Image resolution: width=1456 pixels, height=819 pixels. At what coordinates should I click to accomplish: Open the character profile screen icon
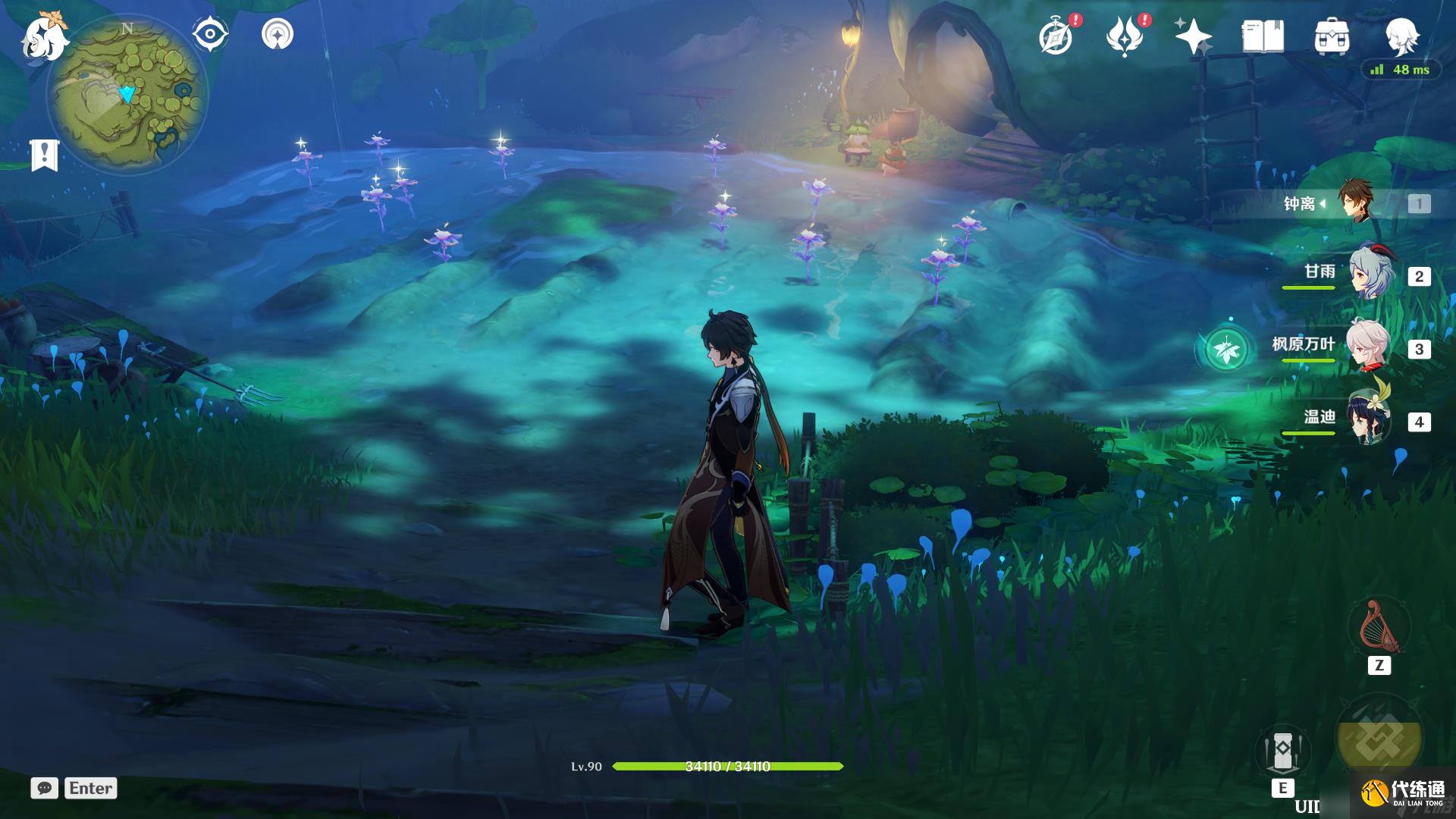1401,36
